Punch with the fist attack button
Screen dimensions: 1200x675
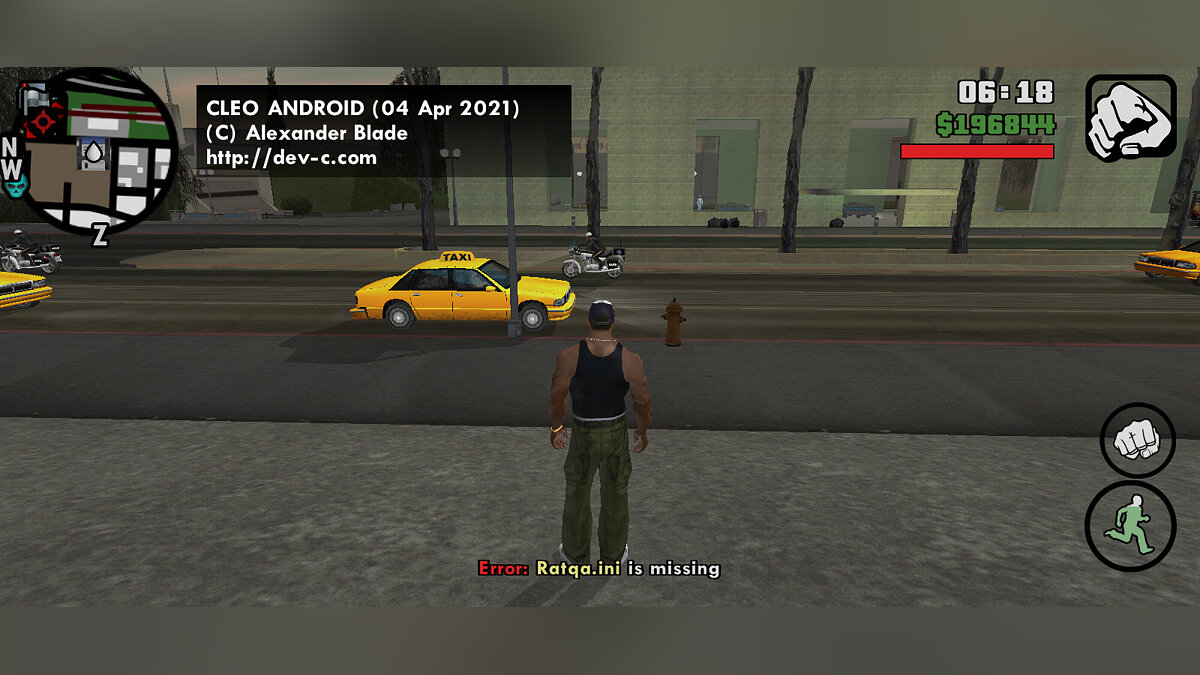point(1138,440)
